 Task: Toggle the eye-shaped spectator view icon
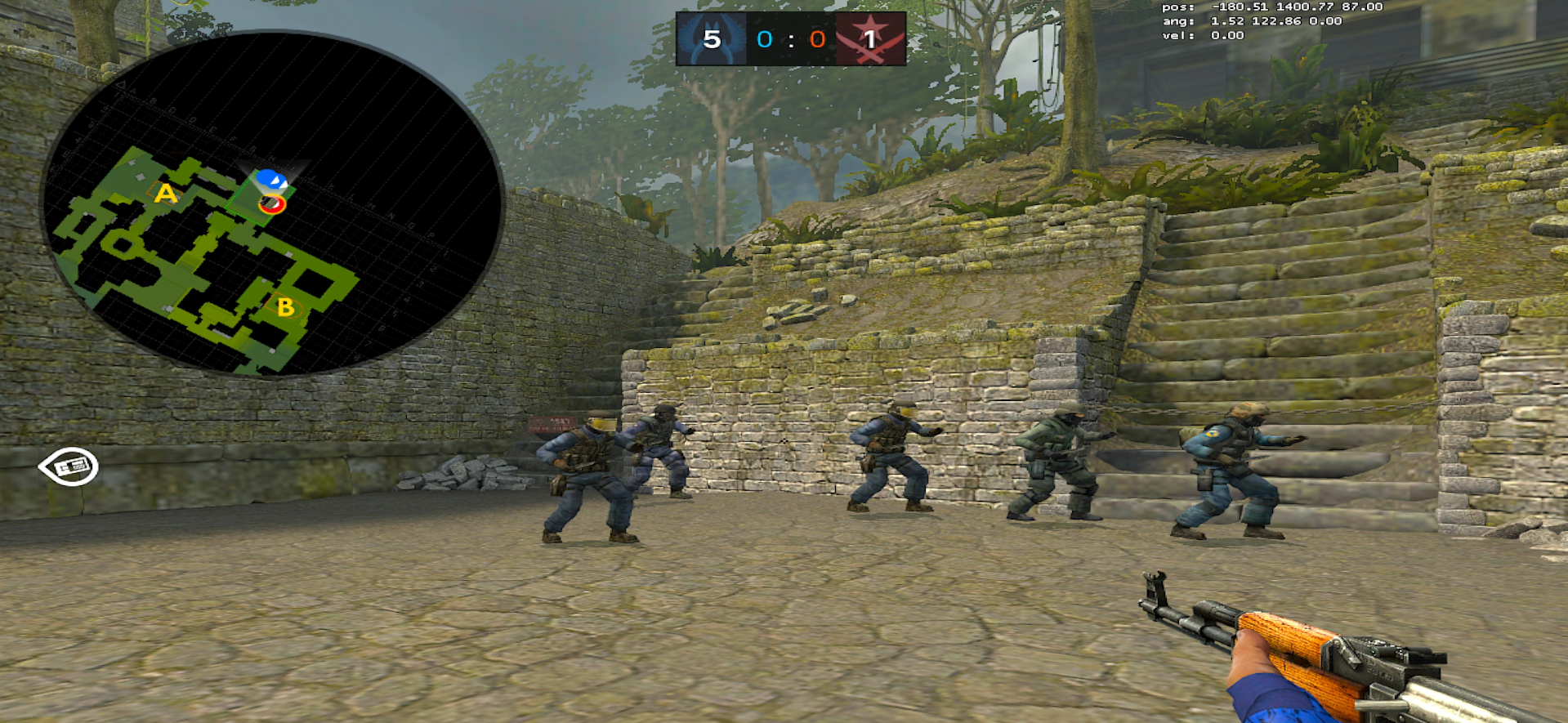tap(69, 466)
